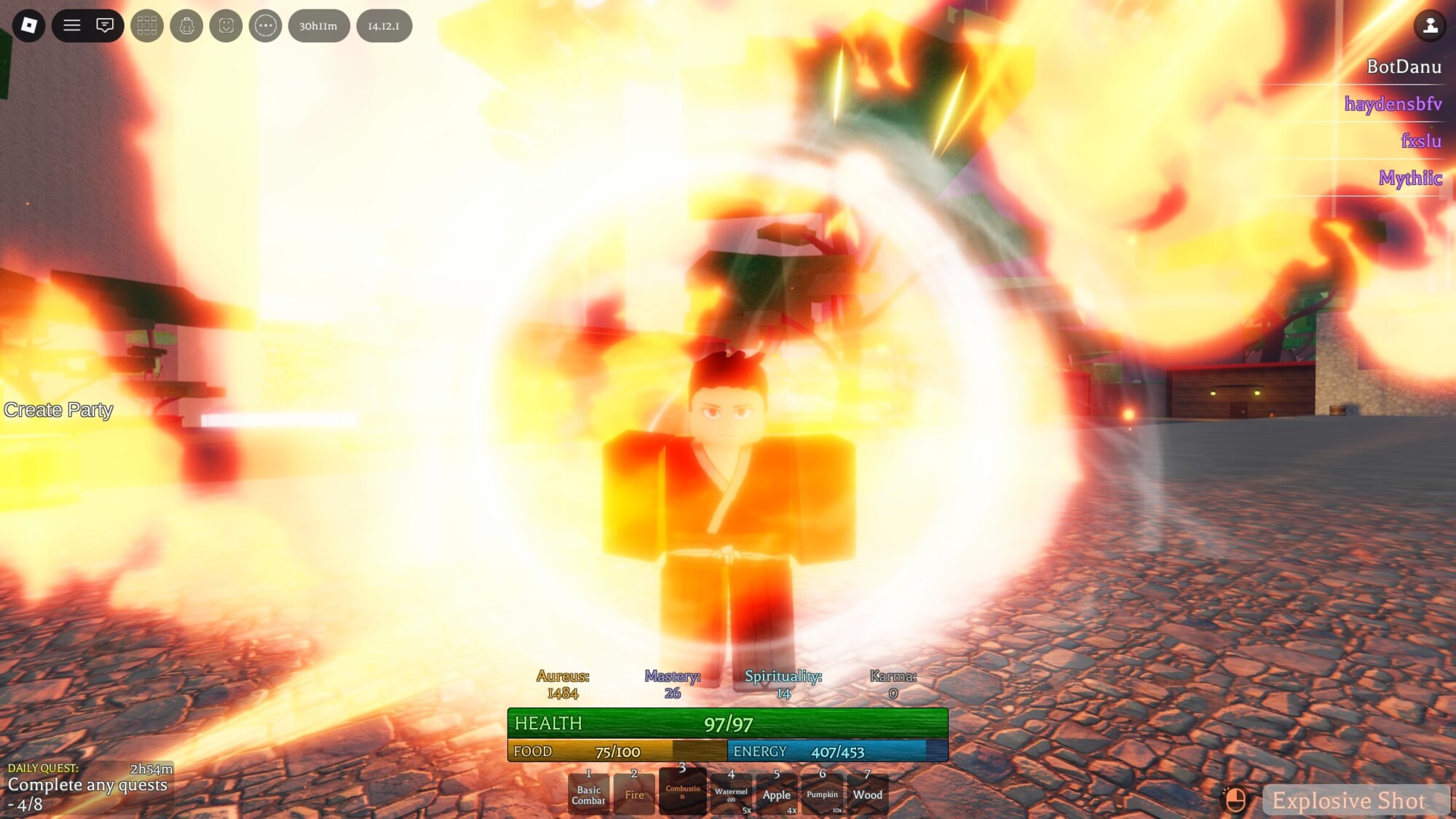Open the nine-square grid menu
The image size is (1456, 819).
click(x=147, y=25)
